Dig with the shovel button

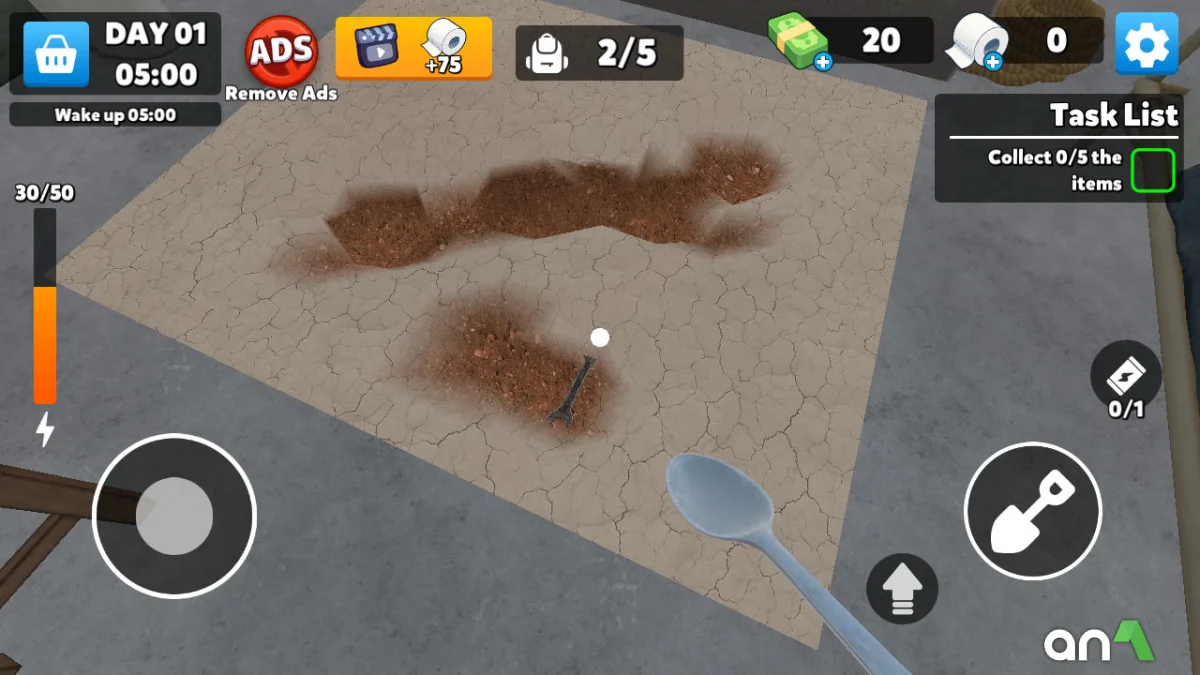tap(1032, 511)
